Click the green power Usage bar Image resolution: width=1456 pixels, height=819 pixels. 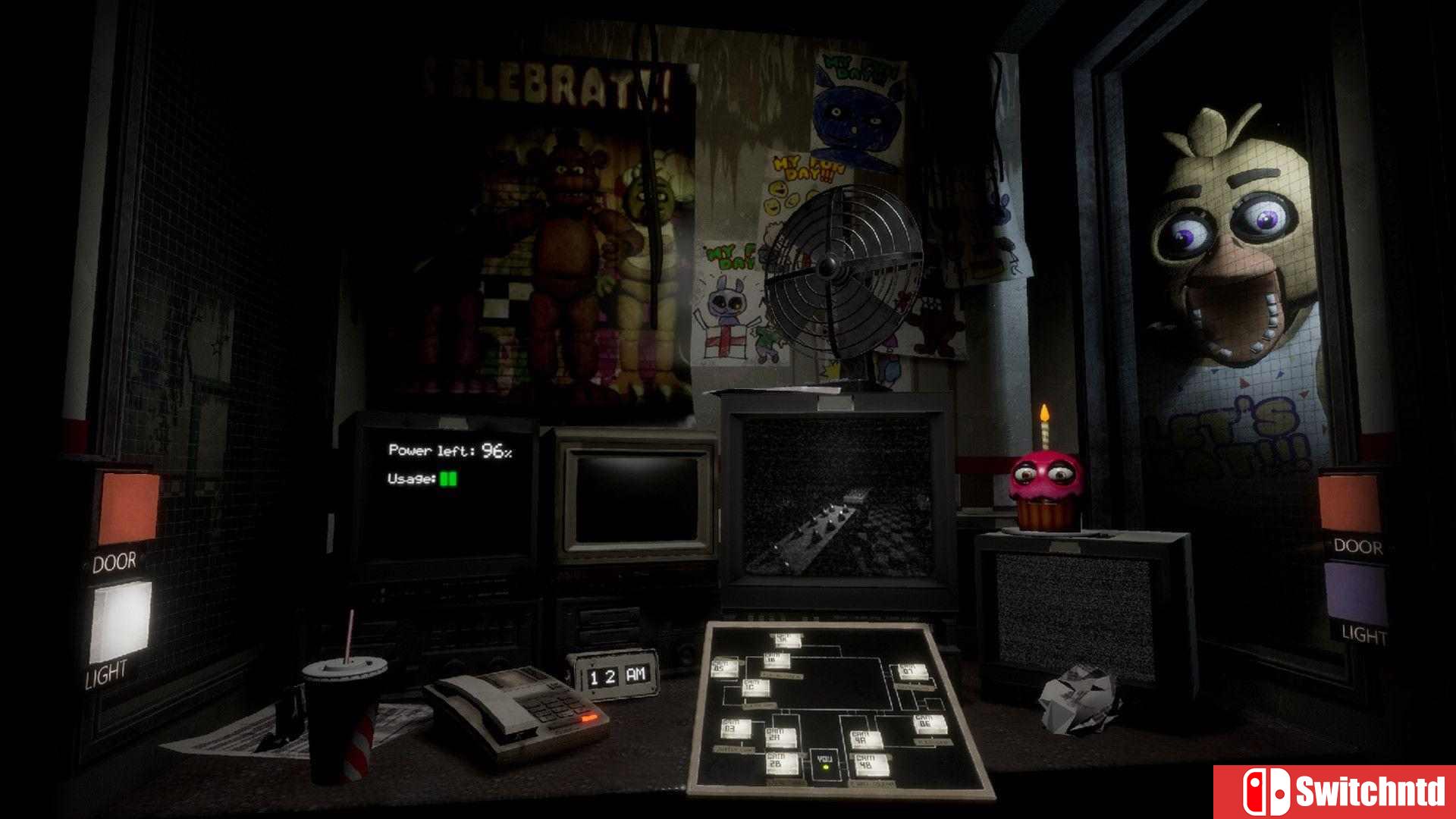point(448,479)
